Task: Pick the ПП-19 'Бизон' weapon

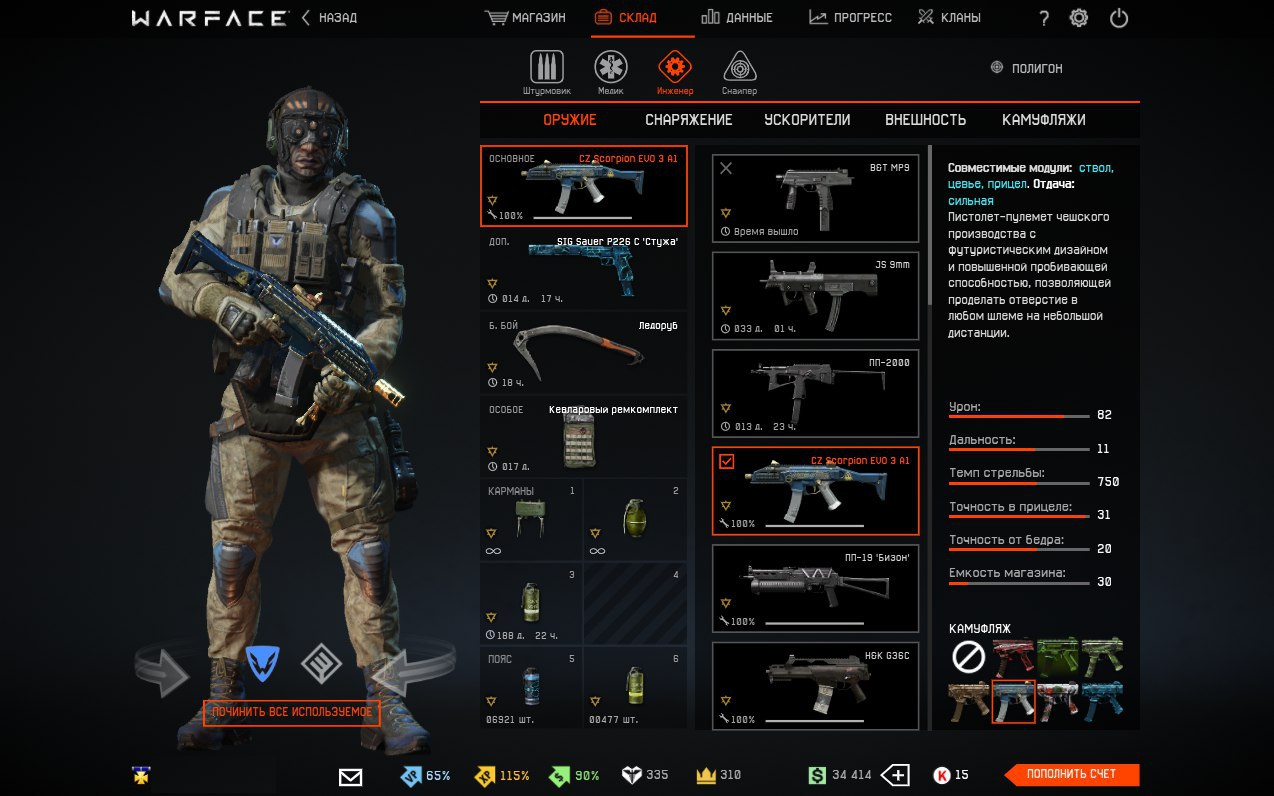Action: click(815, 589)
